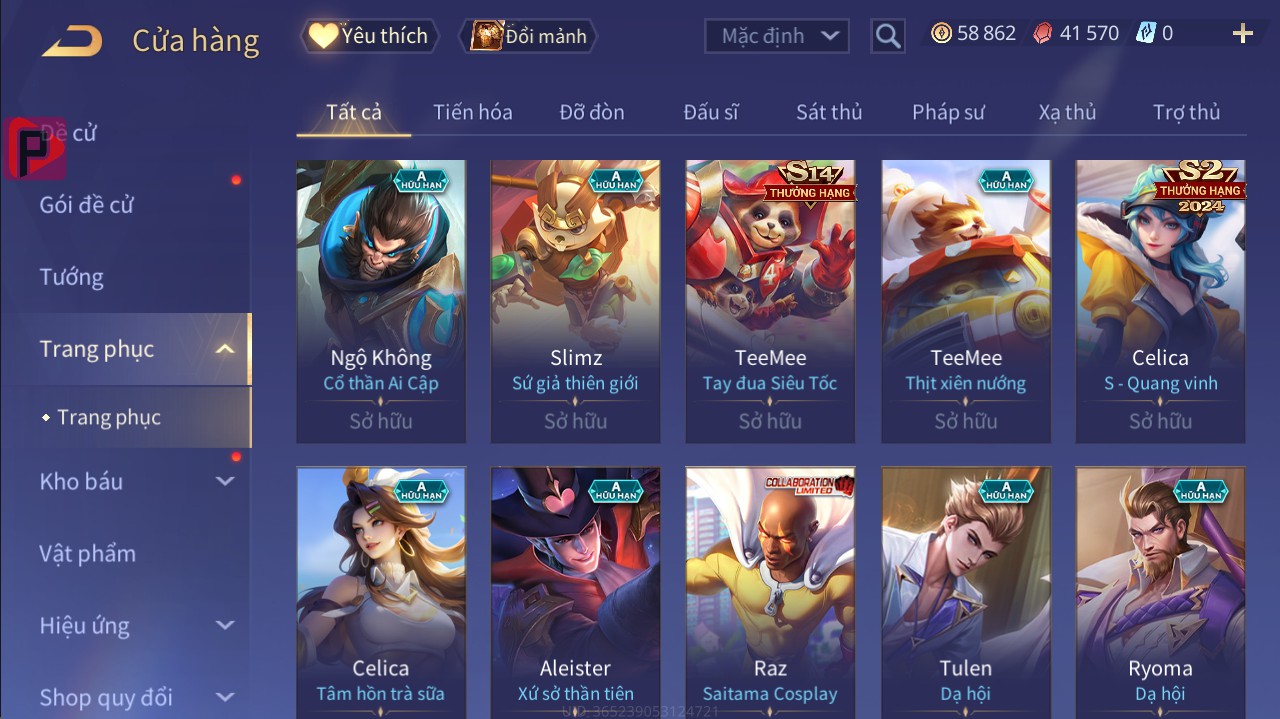Open the Vật phẩm section
This screenshot has width=1280, height=719.
tap(88, 553)
